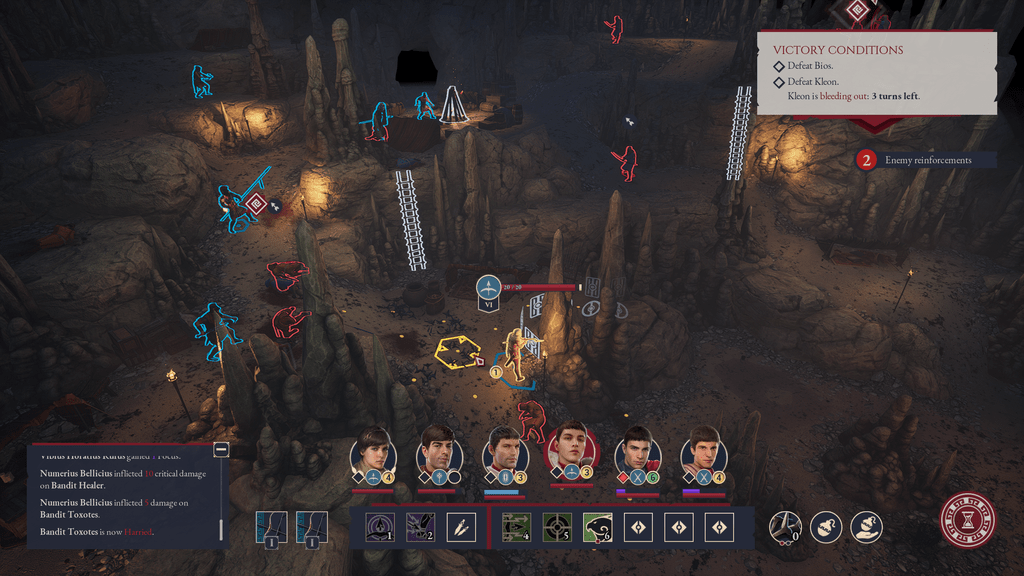Use the purple arrow burst ability numbered 2

click(x=420, y=527)
